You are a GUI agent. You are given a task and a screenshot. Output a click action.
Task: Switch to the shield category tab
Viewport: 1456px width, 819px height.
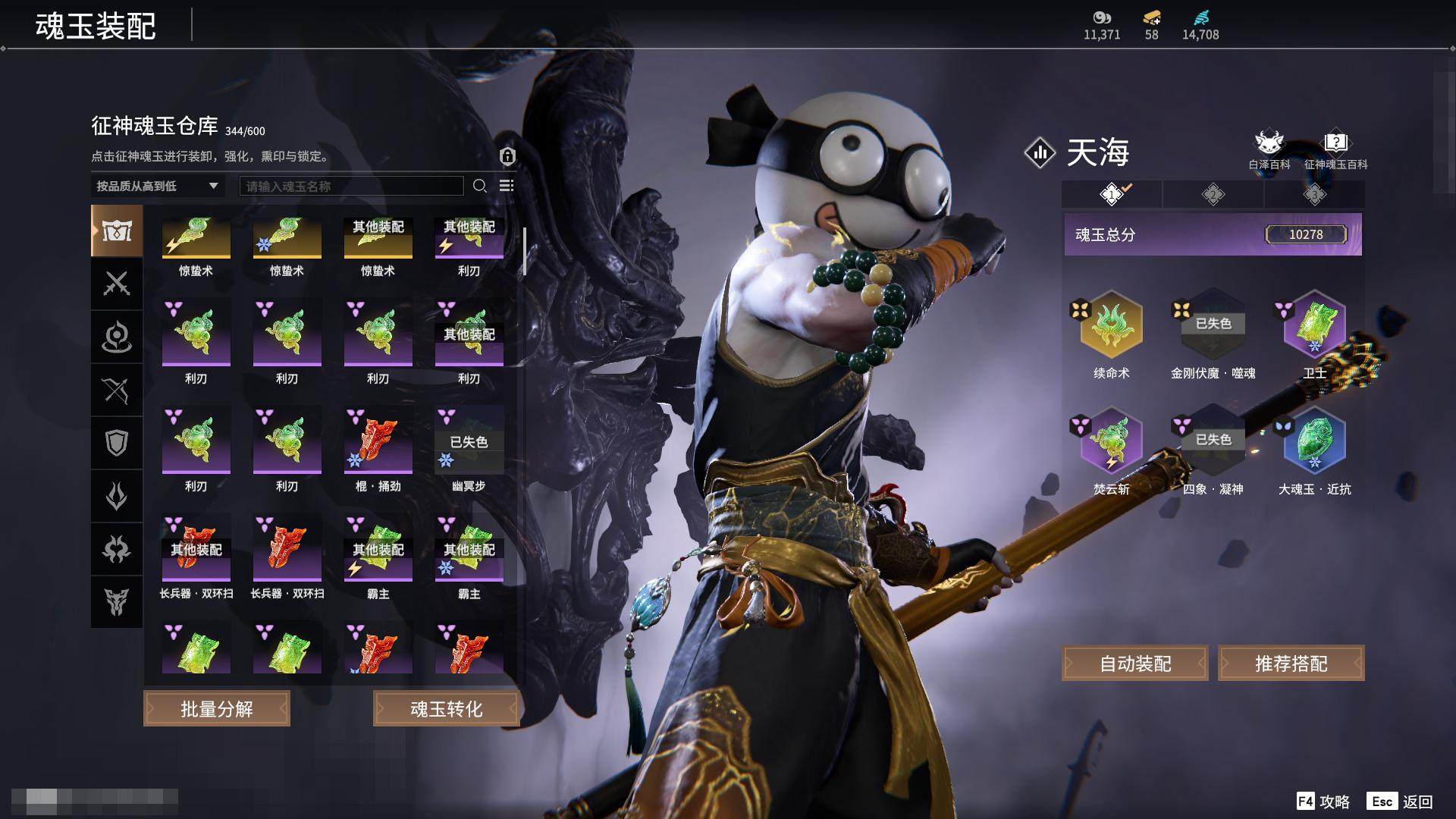[x=117, y=443]
